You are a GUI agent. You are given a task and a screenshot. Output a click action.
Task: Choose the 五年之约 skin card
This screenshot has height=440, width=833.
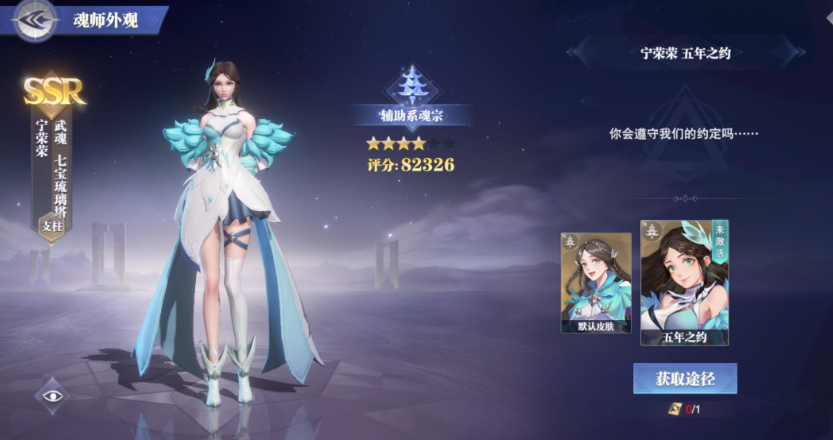point(684,283)
